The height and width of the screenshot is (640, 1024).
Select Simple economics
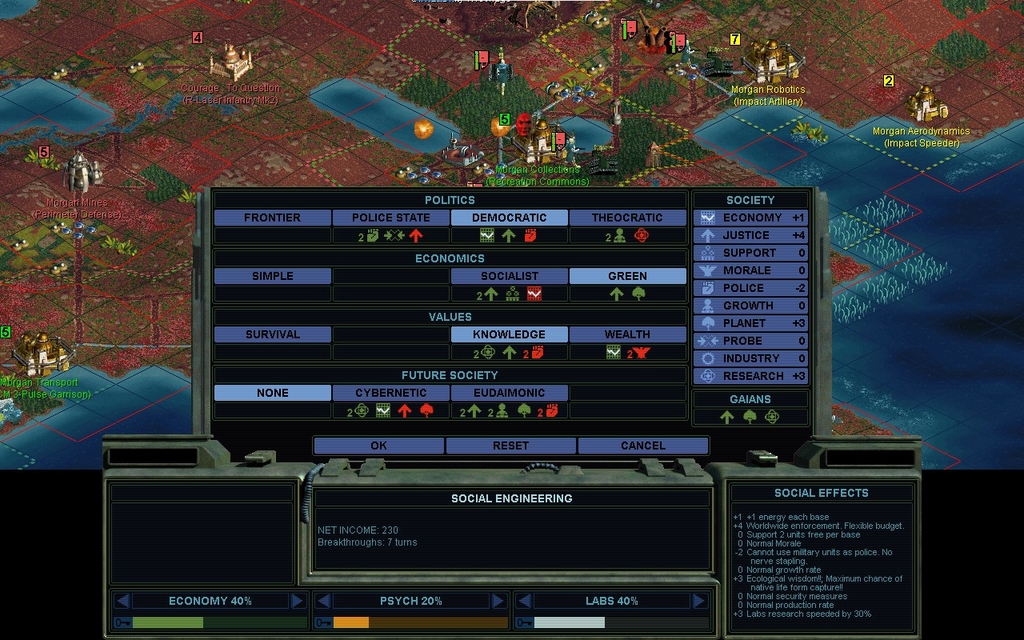(272, 276)
